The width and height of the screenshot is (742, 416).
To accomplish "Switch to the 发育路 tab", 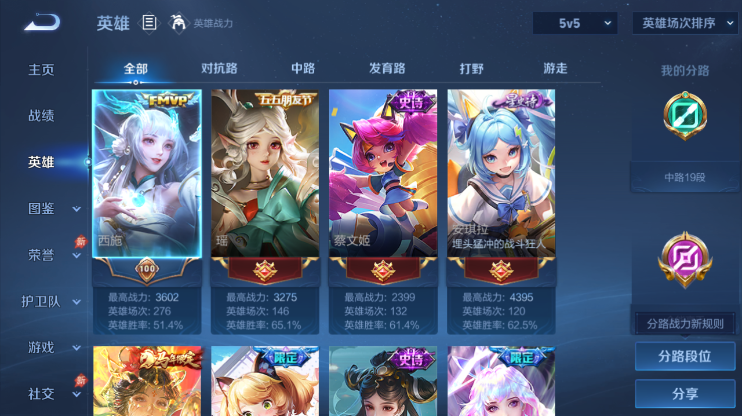I will (x=387, y=69).
